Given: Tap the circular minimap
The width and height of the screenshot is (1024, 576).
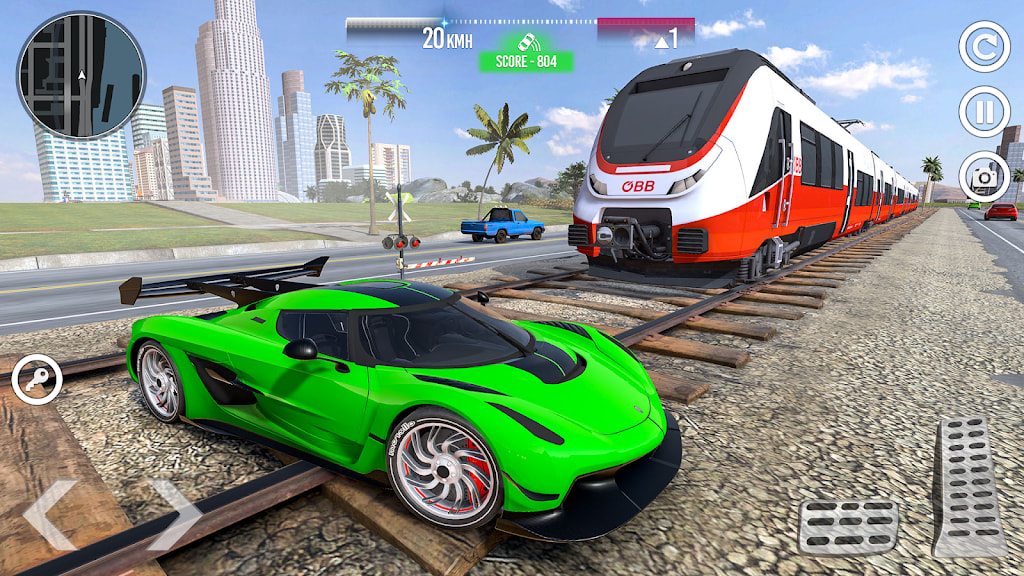Looking at the screenshot, I should click(x=81, y=75).
